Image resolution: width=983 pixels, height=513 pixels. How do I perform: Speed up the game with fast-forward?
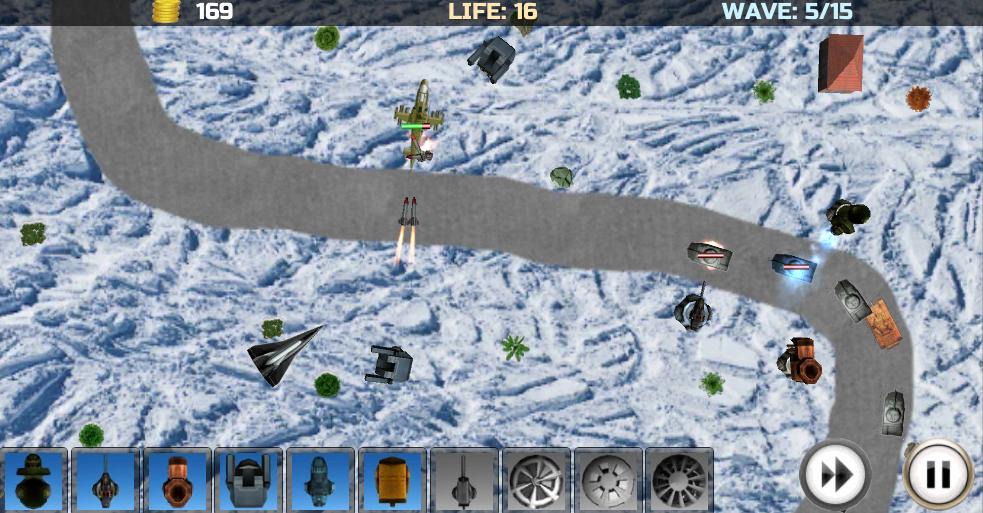pos(834,475)
